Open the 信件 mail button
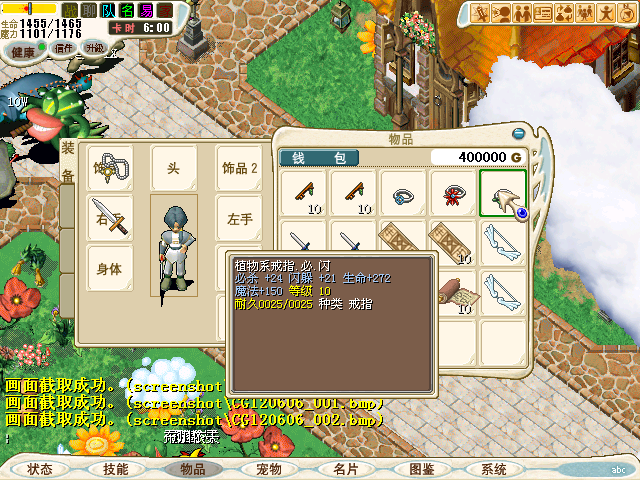The image size is (640, 480). coord(63,48)
